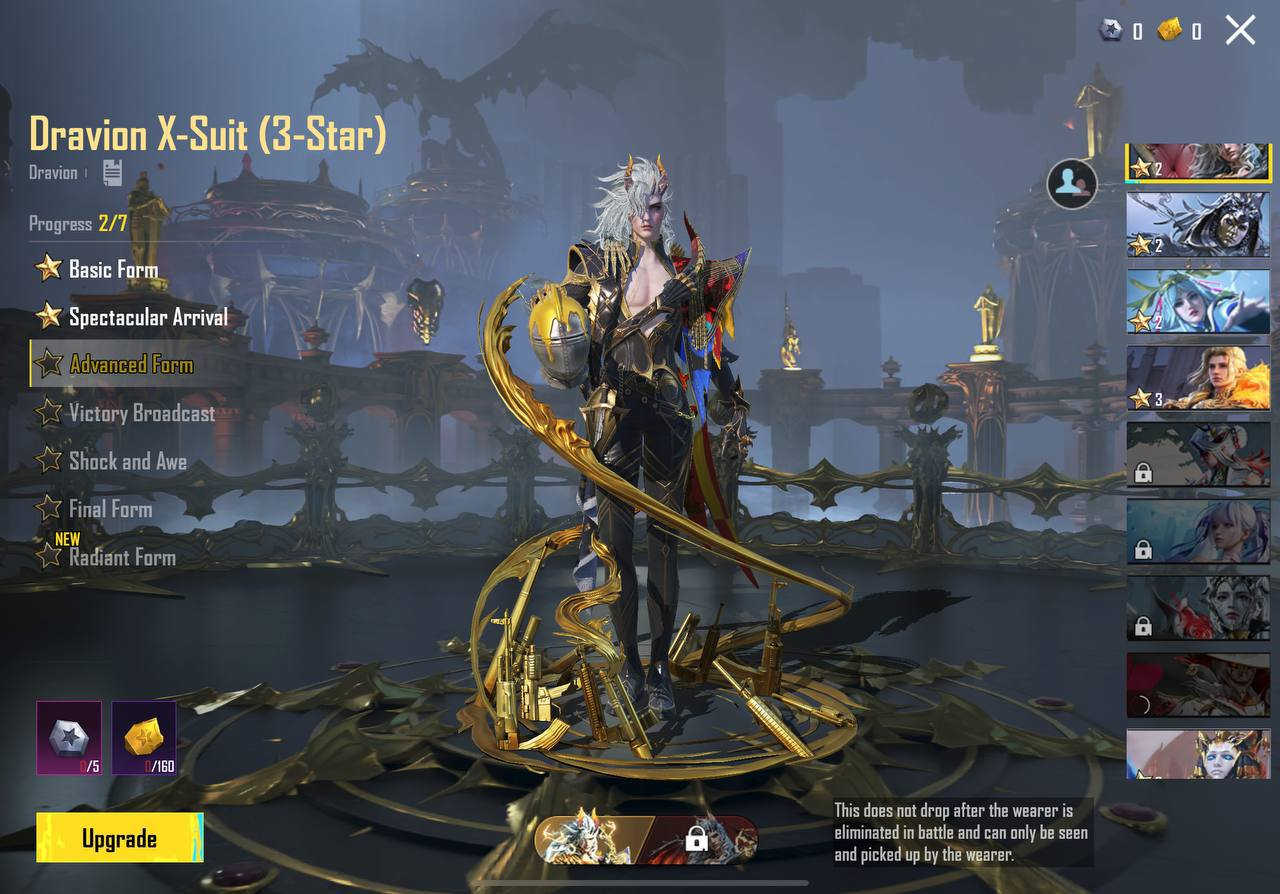Click the yellow Upgrade button
Viewport: 1280px width, 894px height.
point(119,838)
